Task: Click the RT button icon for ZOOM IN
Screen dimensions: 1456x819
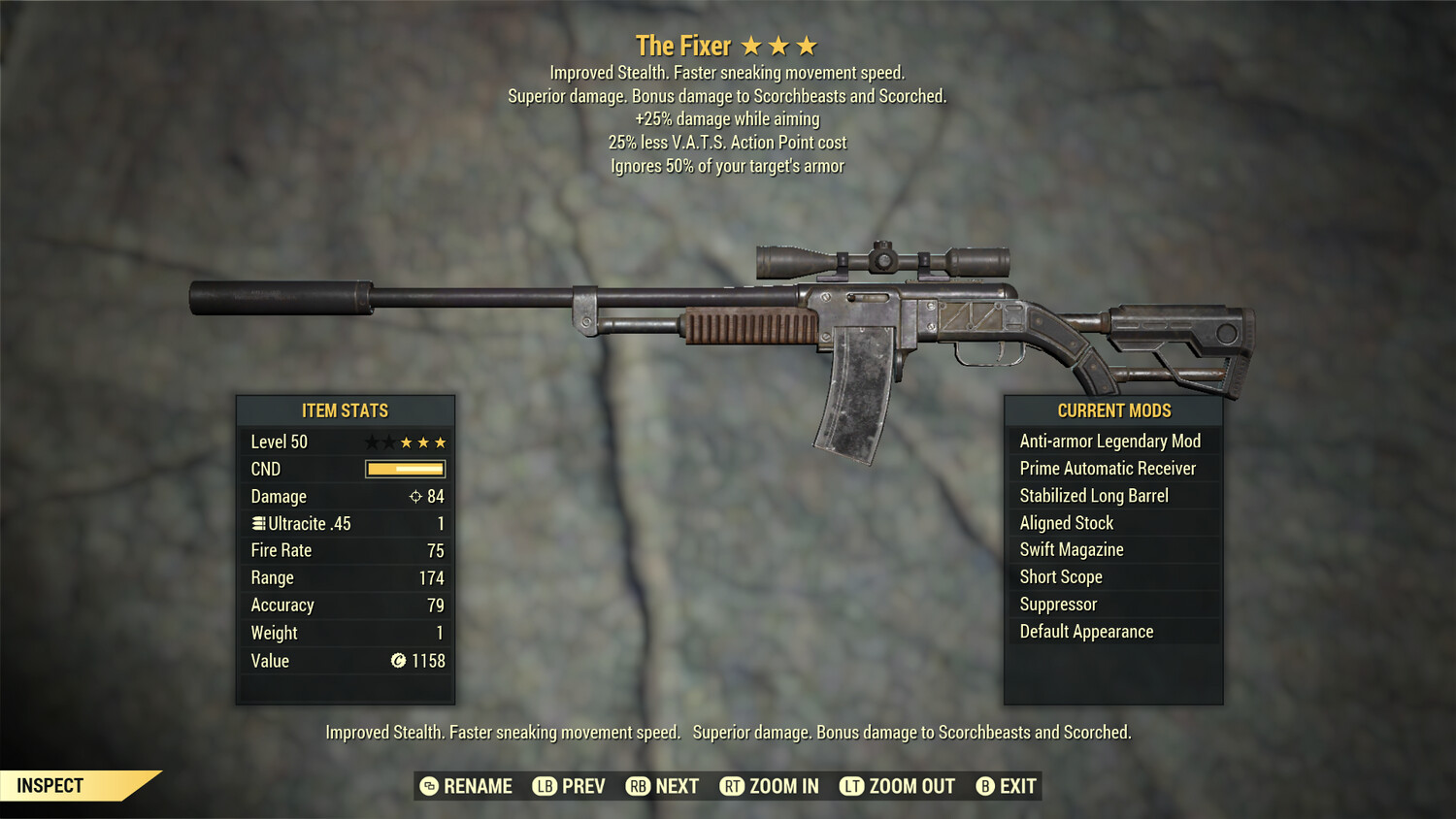Action: tap(734, 786)
